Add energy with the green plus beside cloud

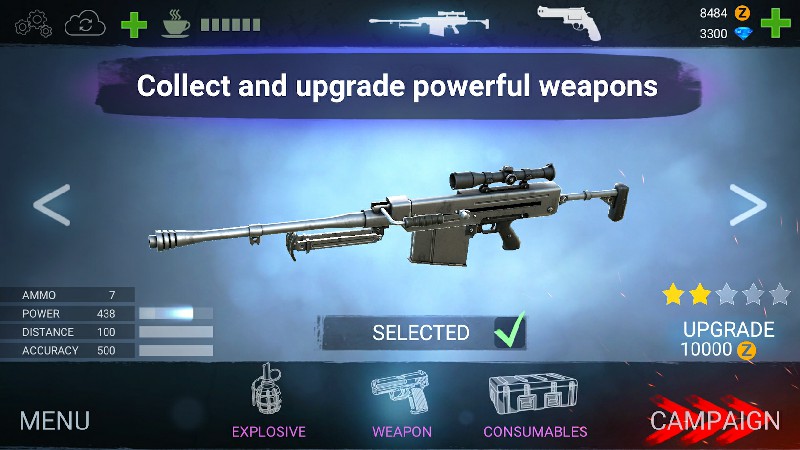[x=134, y=23]
